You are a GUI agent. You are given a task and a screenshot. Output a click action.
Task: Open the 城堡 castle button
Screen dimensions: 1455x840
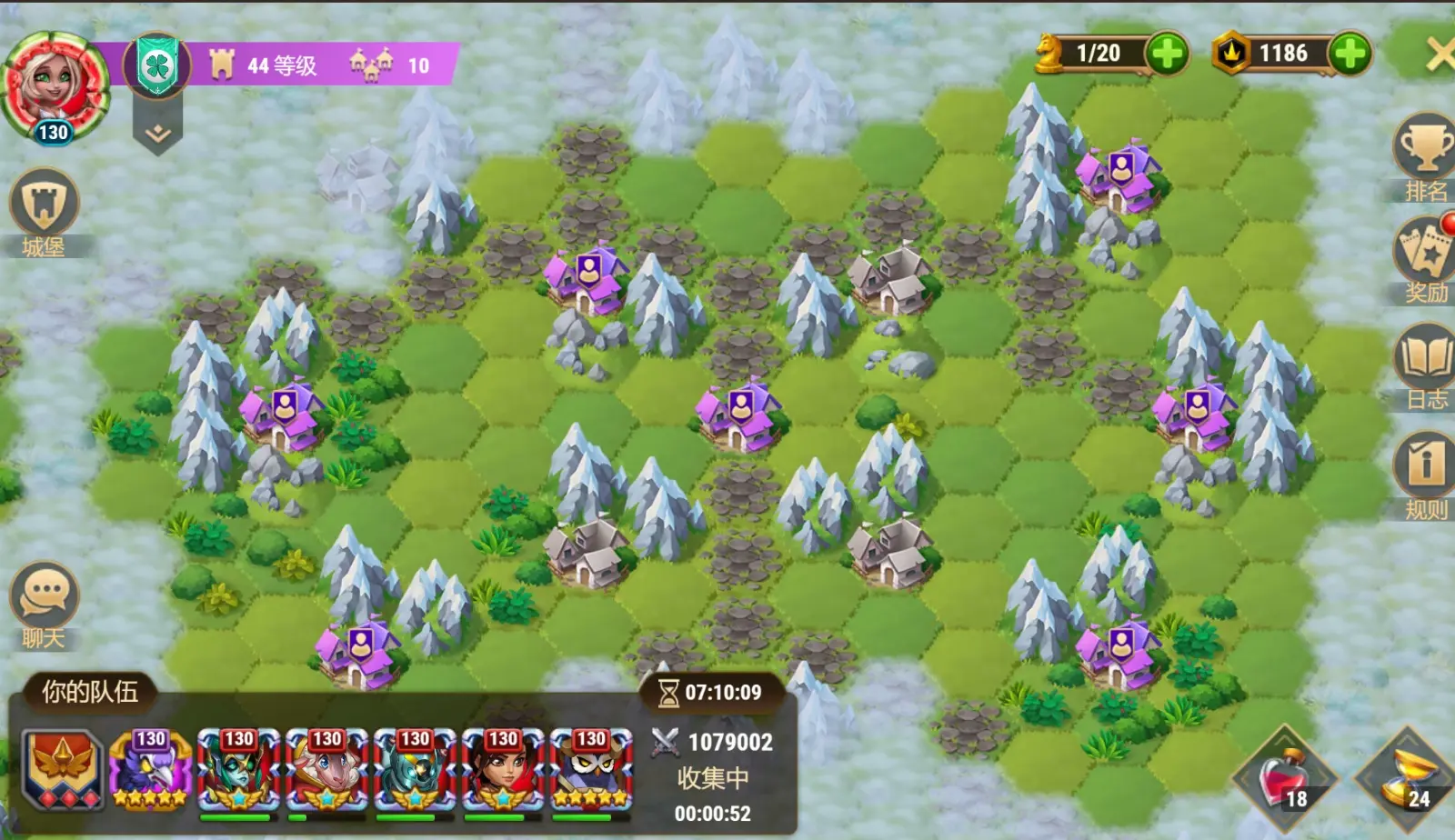point(44,205)
